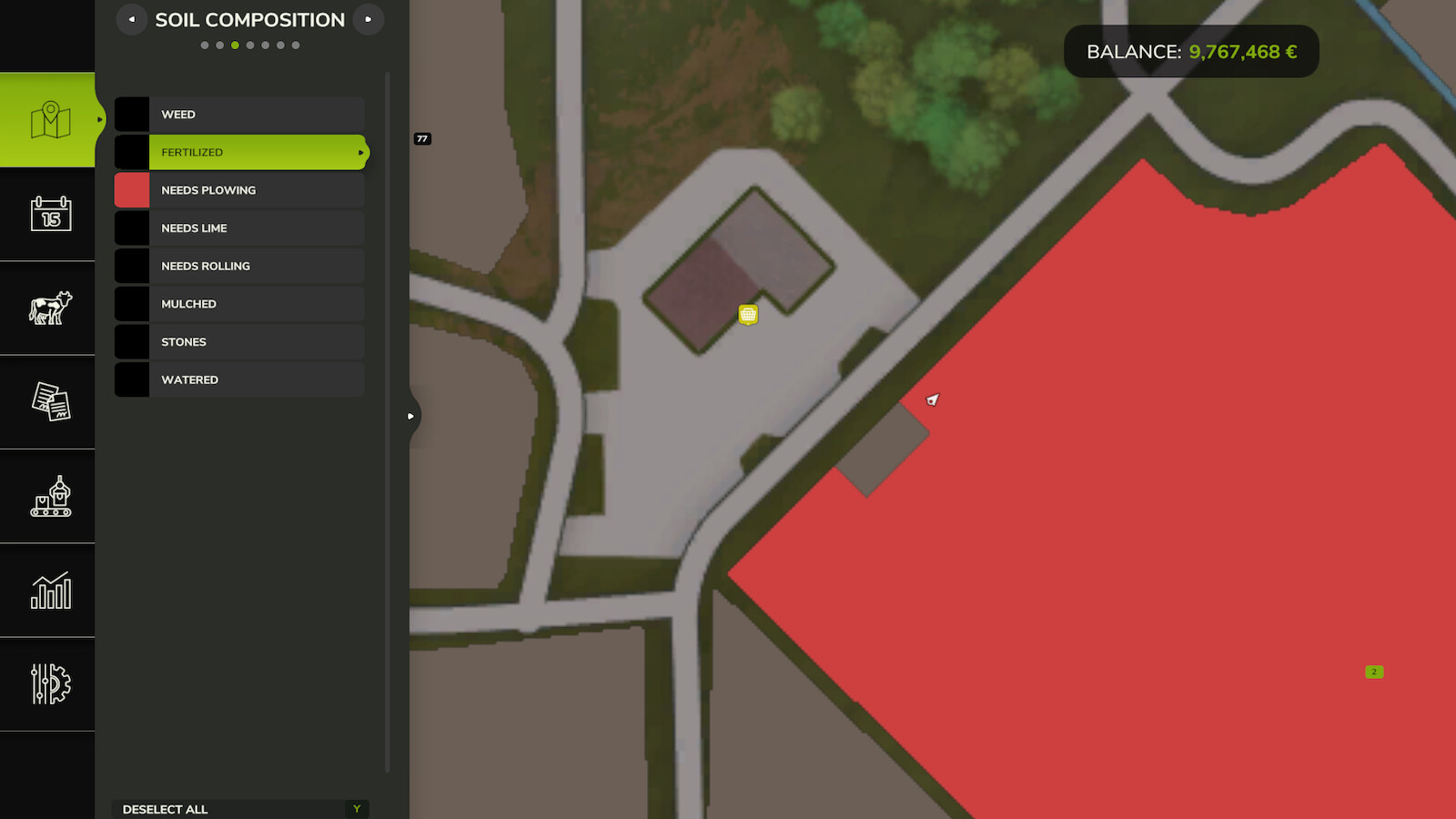Toggle the MULCHED overlay checkbox
The height and width of the screenshot is (819, 1456).
coord(131,303)
